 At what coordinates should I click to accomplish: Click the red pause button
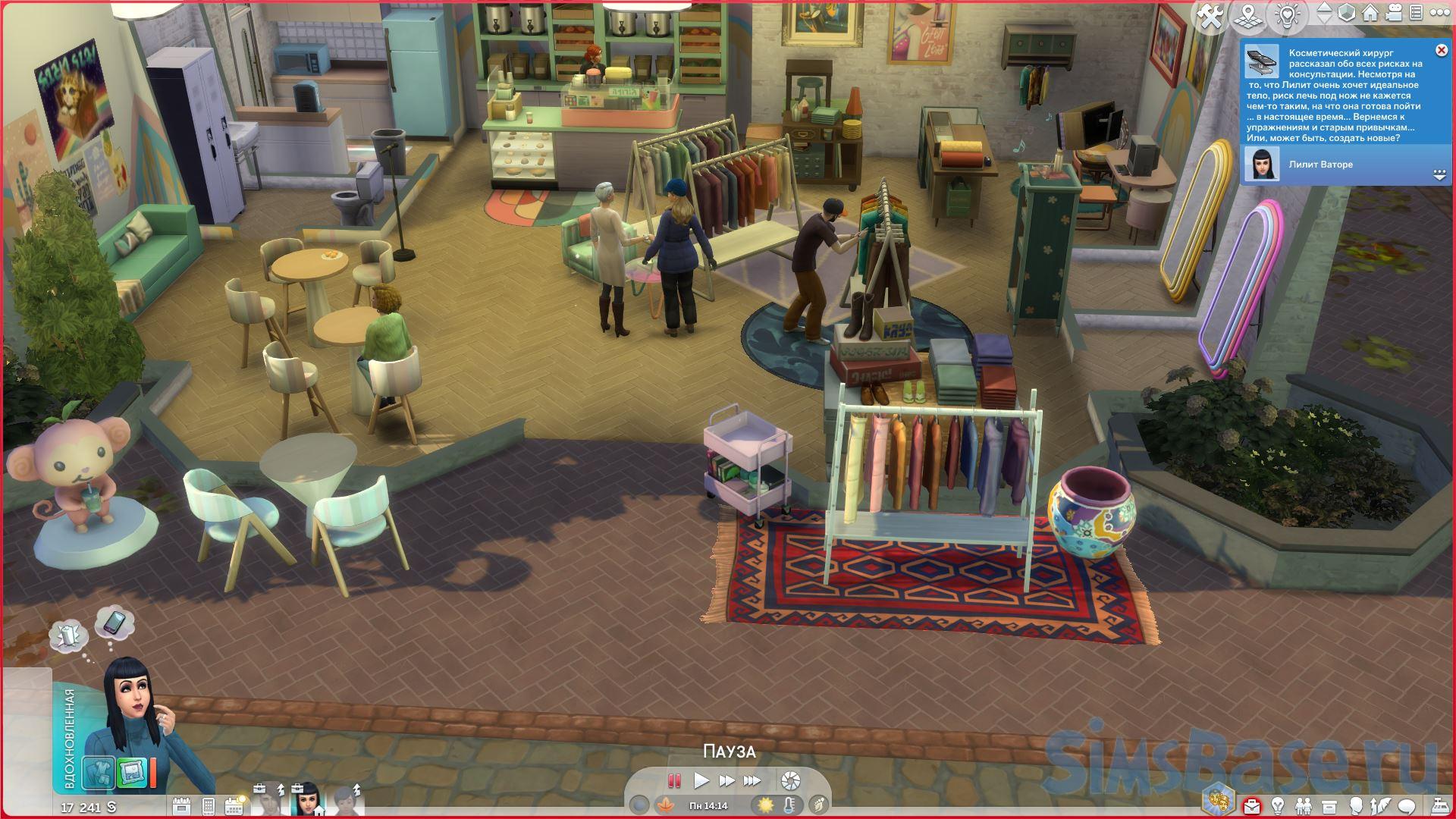(x=673, y=780)
